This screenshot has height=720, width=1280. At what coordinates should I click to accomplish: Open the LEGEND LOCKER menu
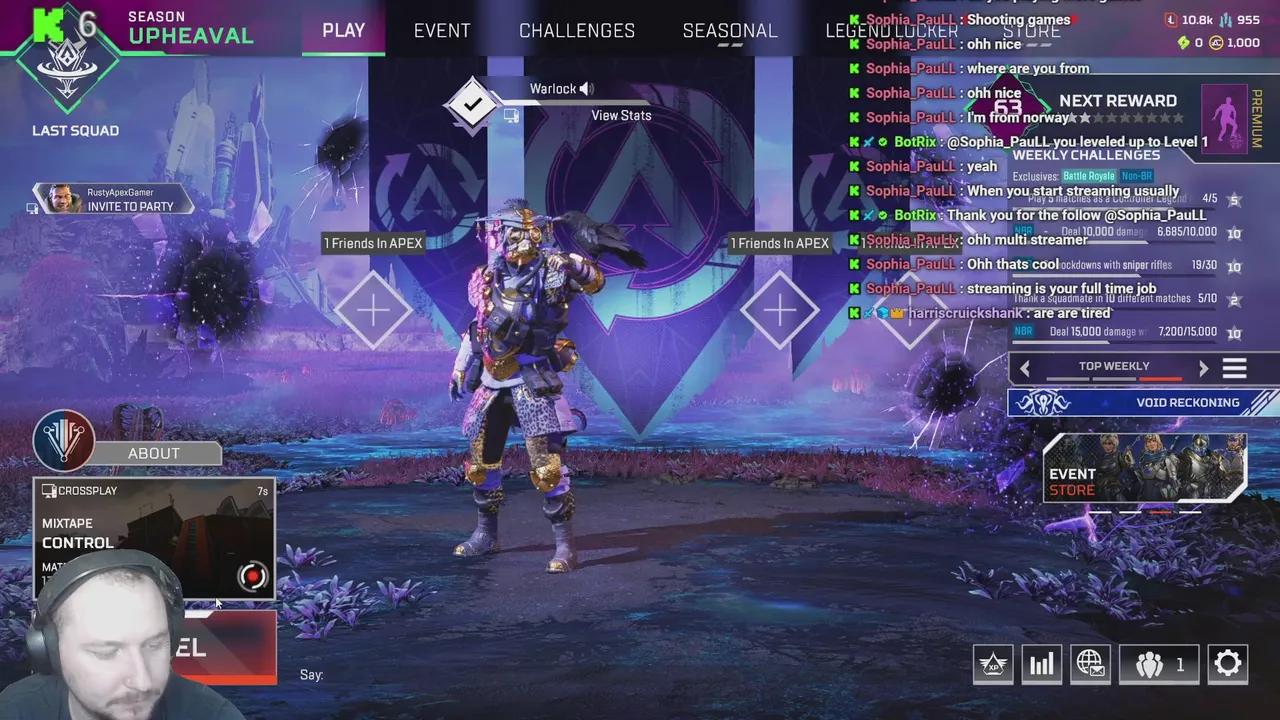point(889,30)
